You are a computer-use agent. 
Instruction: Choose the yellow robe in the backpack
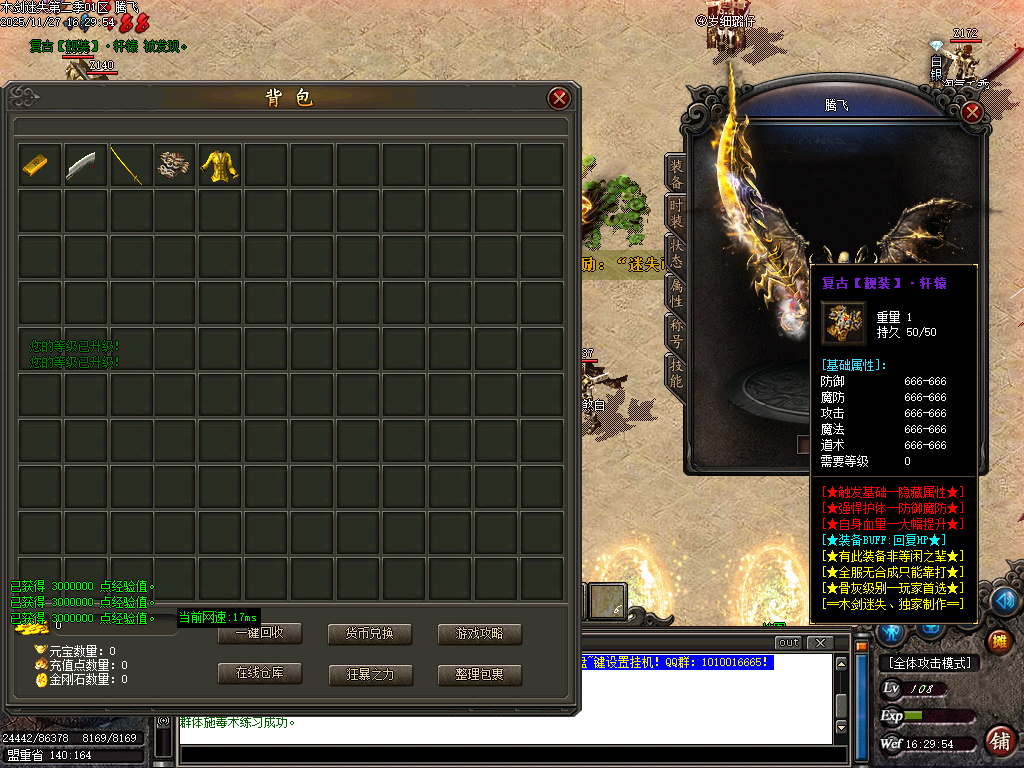218,165
